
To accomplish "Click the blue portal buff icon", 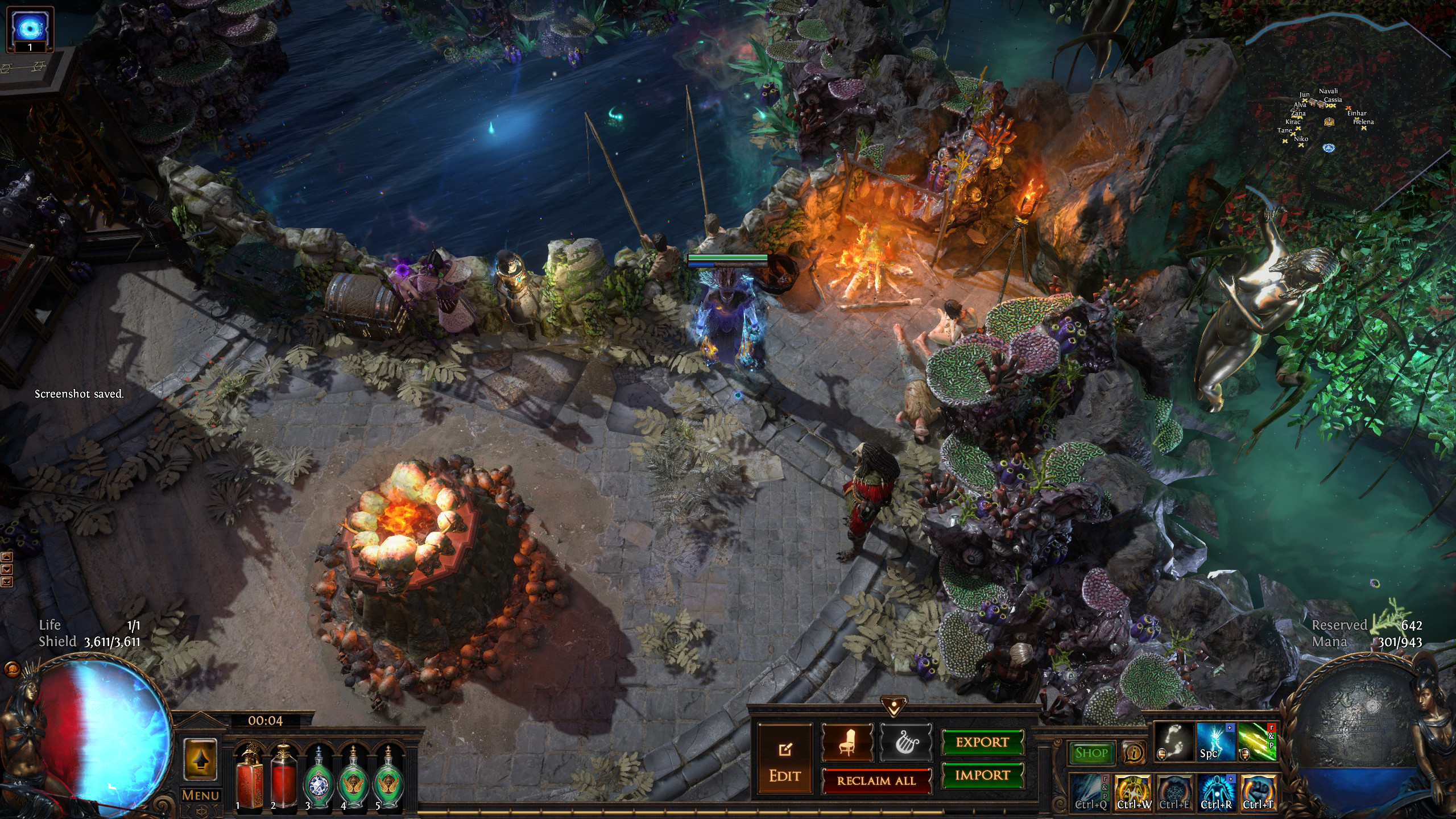I will (x=30, y=27).
